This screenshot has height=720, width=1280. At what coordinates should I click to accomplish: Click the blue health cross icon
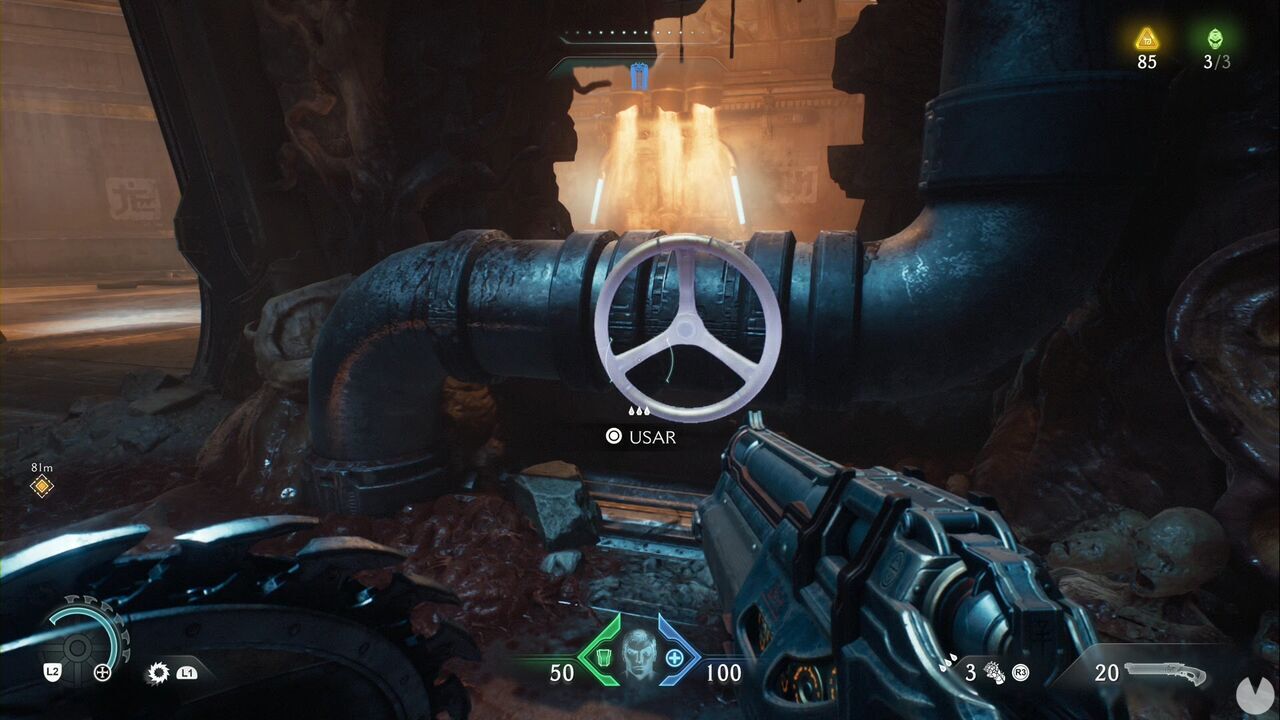(675, 657)
